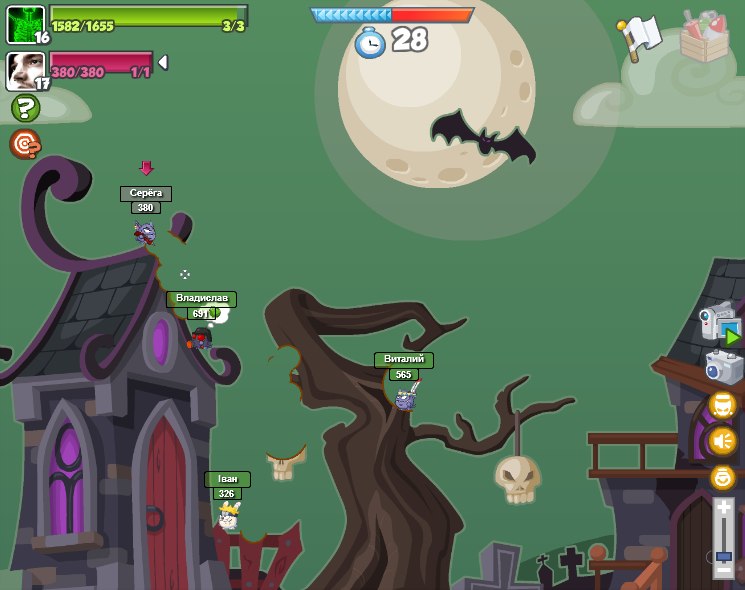Select the man's face team avatar

(24, 70)
